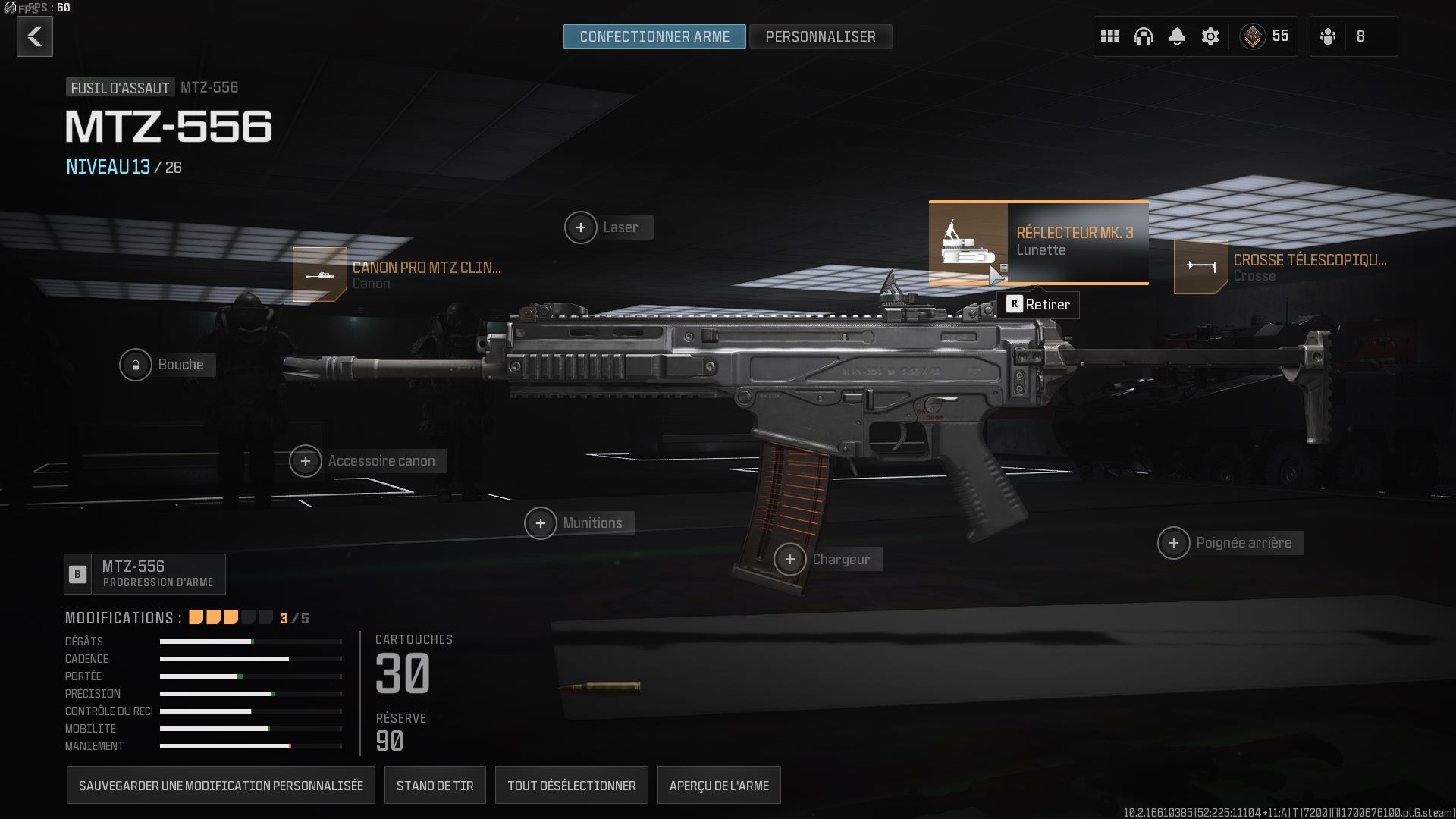Add a Chargeur magazine attachment
This screenshot has height=819, width=1456.
click(790, 560)
